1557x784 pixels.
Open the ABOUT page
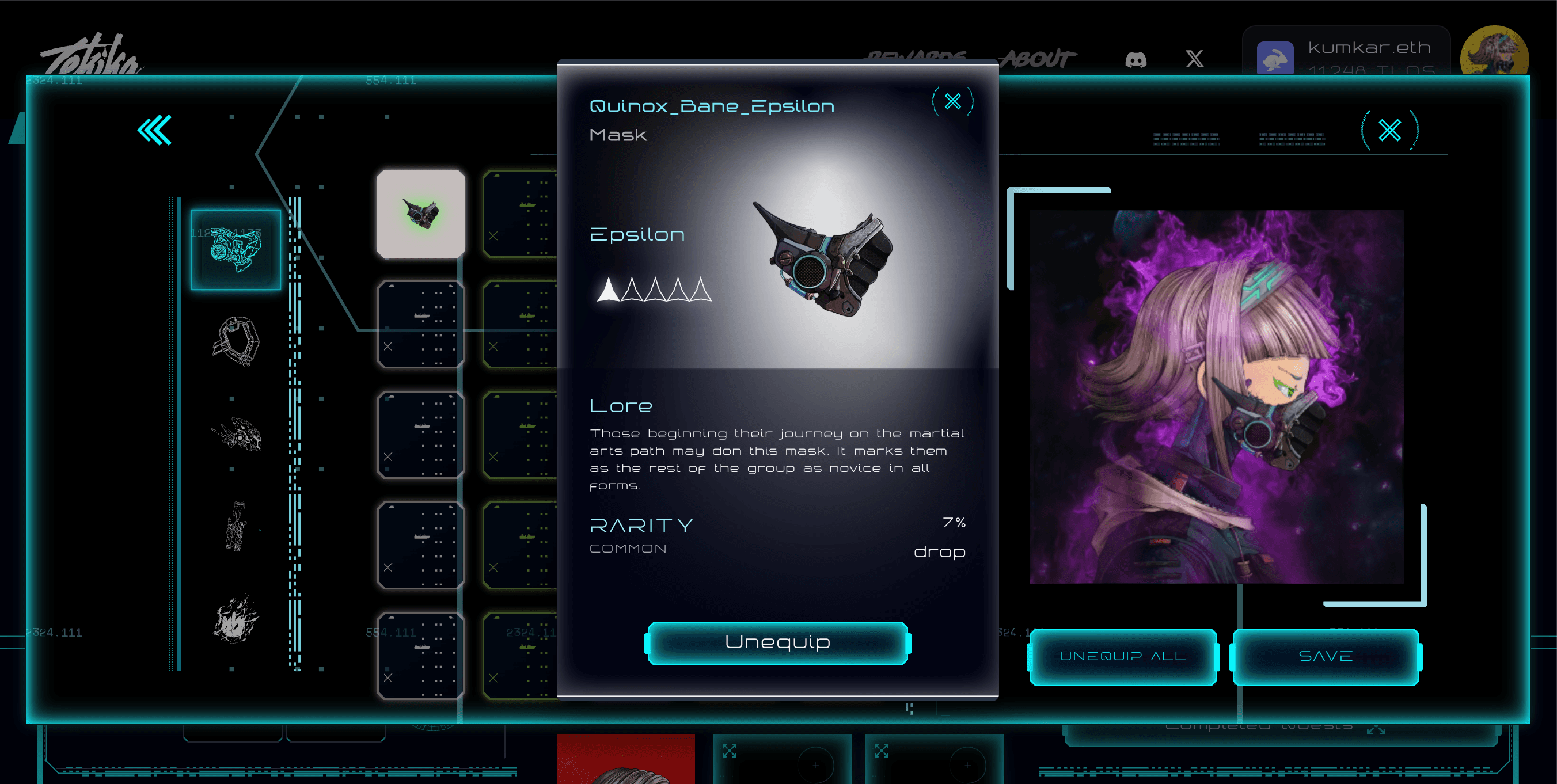(x=1038, y=59)
